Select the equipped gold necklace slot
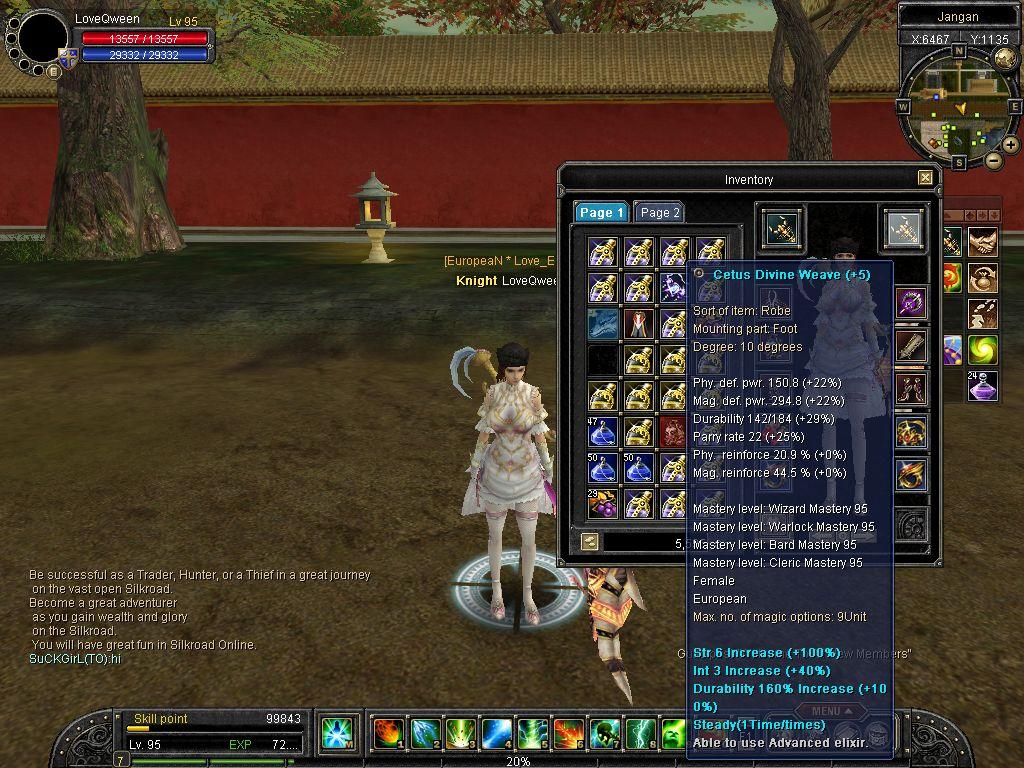The width and height of the screenshot is (1024, 768). tap(910, 432)
